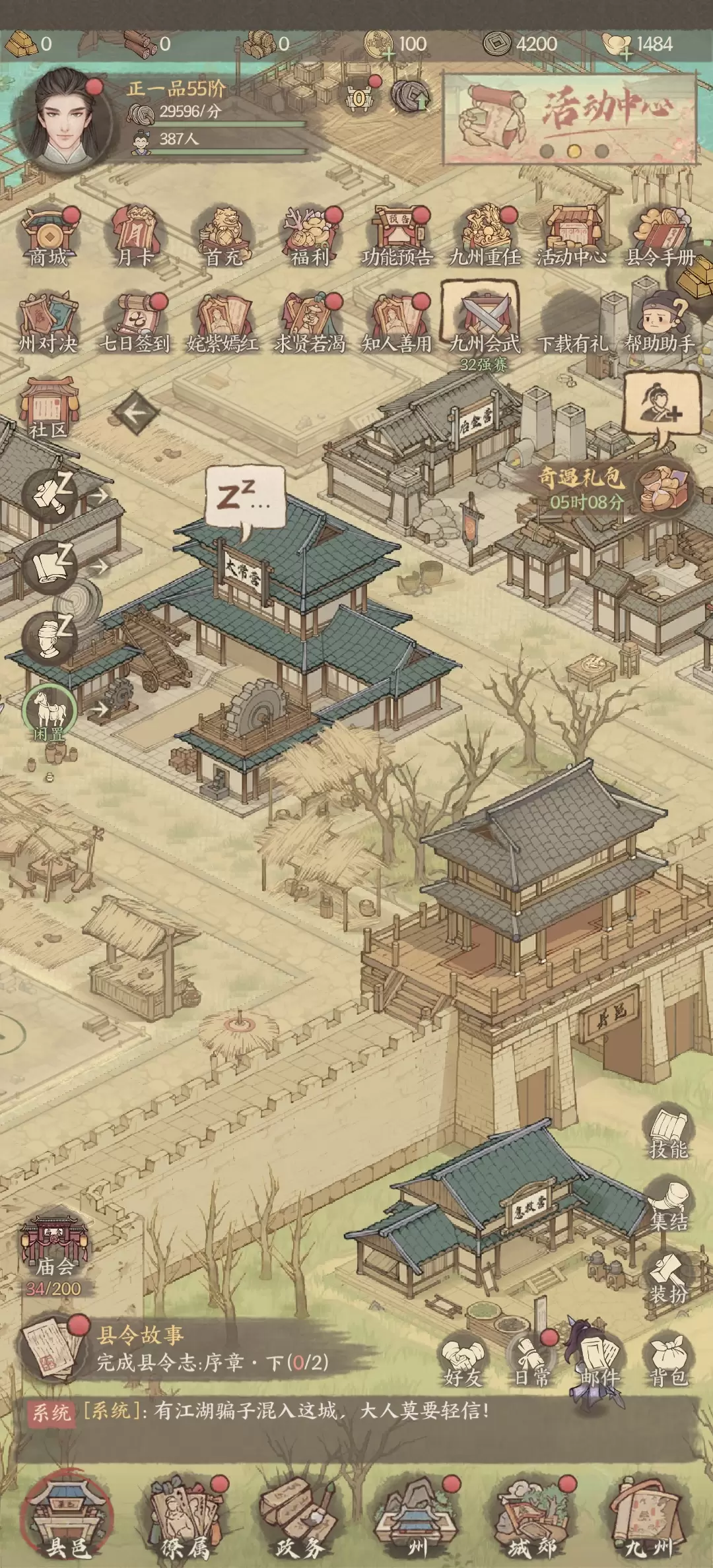Viewport: 713px width, 1568px height.
Task: Claim the 奇遇礼包 gift pack
Action: pos(663,488)
